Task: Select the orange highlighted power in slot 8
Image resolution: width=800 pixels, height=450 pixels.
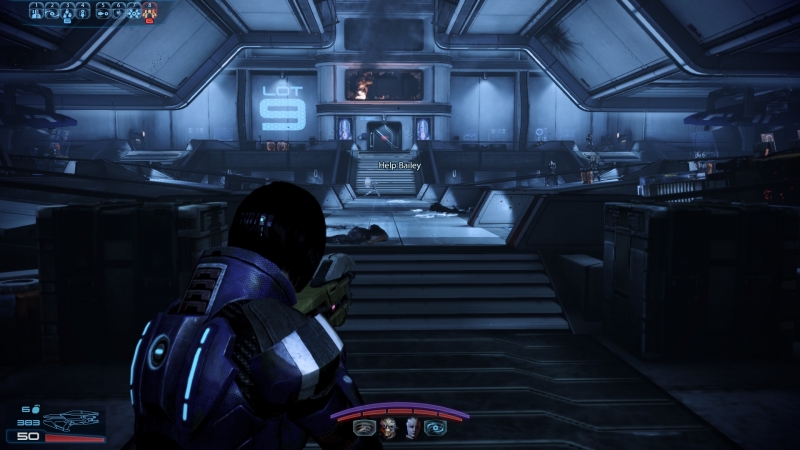Action: (x=151, y=11)
